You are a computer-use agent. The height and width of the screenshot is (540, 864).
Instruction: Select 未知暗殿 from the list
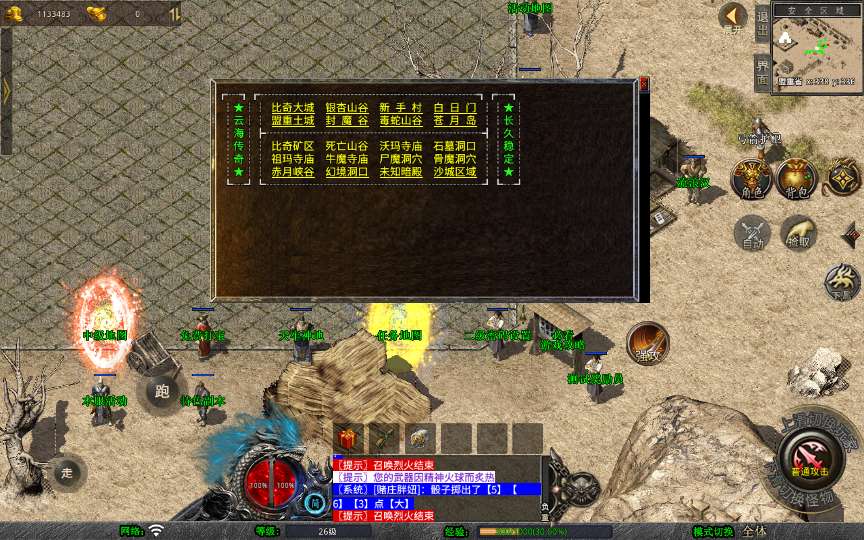(400, 172)
